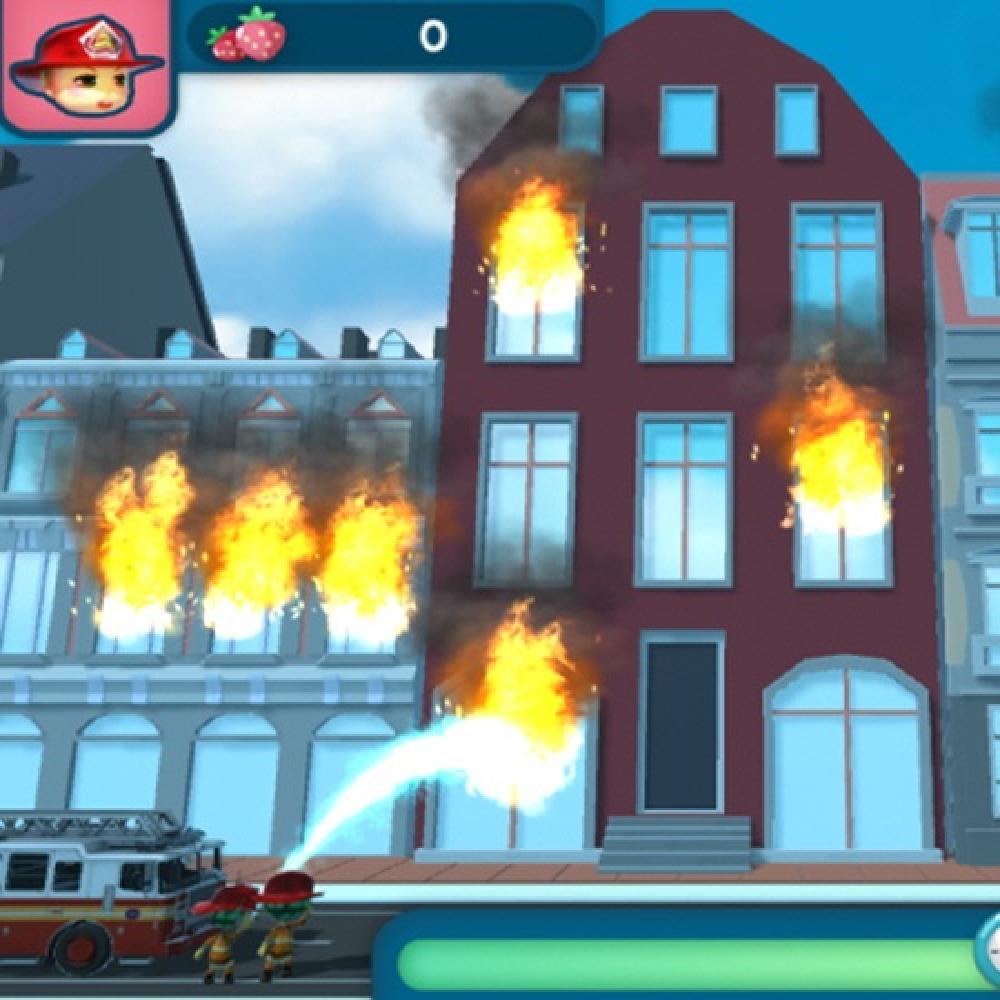Open the firefighter character portrait
The height and width of the screenshot is (1000, 1000).
pyautogui.click(x=85, y=65)
